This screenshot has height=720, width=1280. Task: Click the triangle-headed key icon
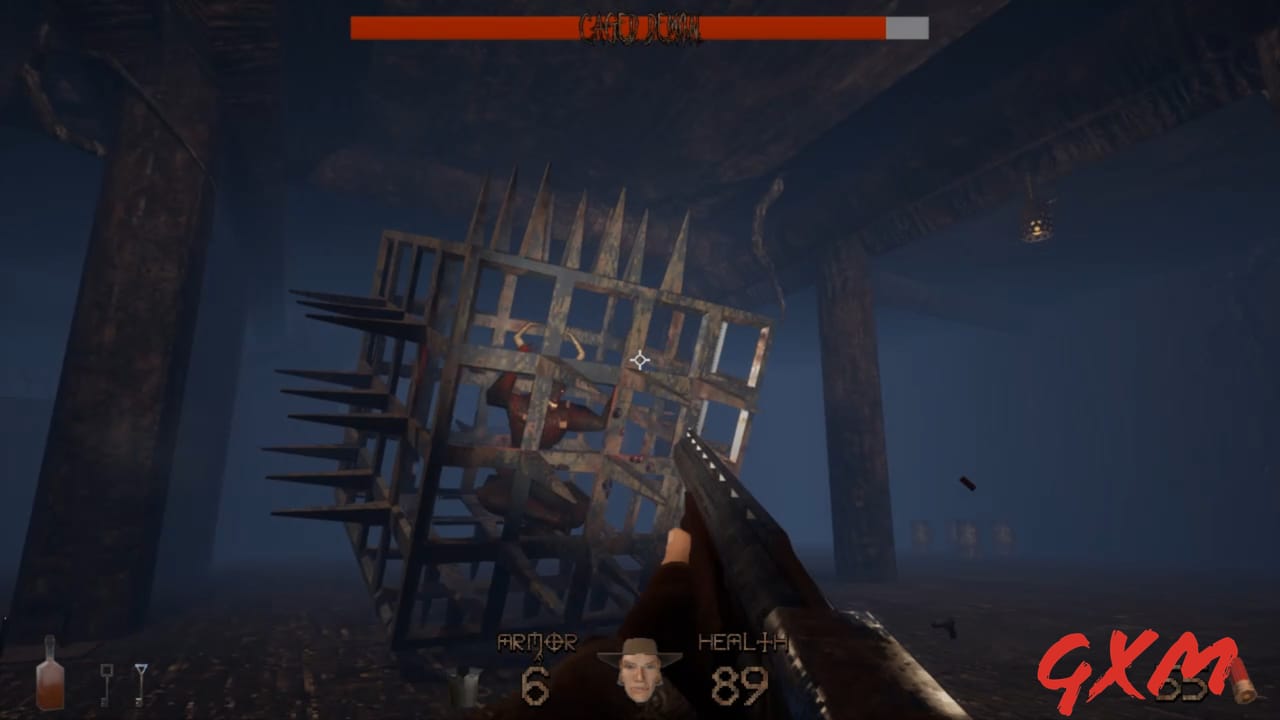(142, 683)
